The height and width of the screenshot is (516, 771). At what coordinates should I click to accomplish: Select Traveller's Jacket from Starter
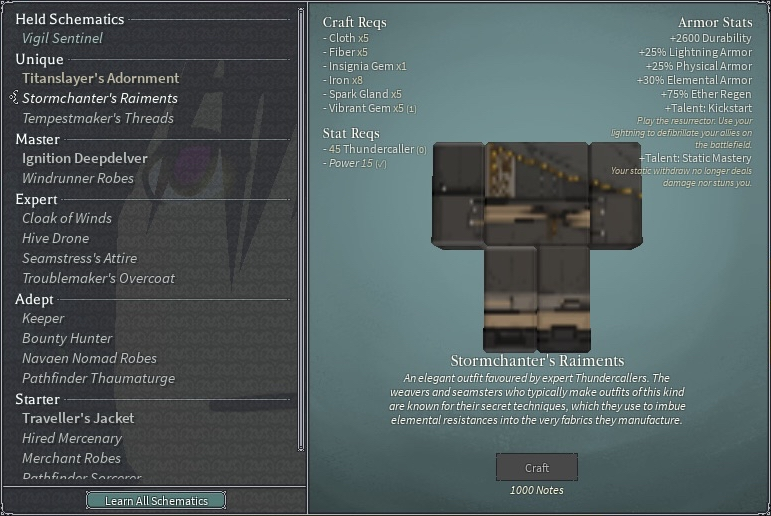(78, 418)
